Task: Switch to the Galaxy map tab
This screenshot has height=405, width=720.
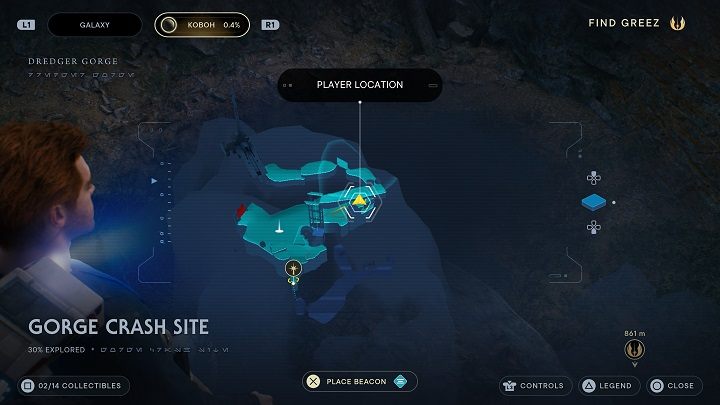Action: click(94, 23)
